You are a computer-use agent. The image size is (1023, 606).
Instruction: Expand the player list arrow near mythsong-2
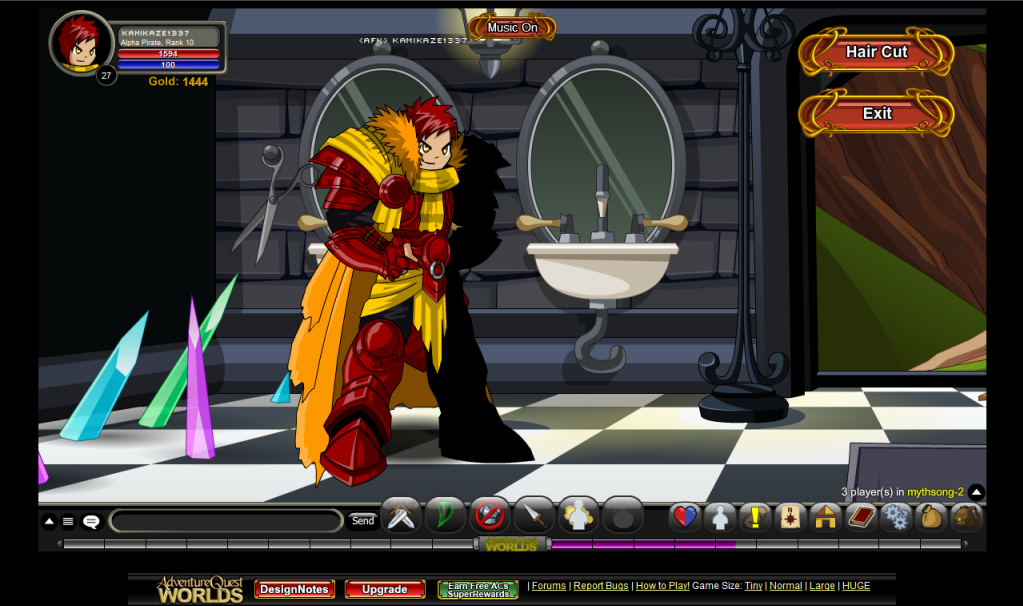[x=976, y=492]
